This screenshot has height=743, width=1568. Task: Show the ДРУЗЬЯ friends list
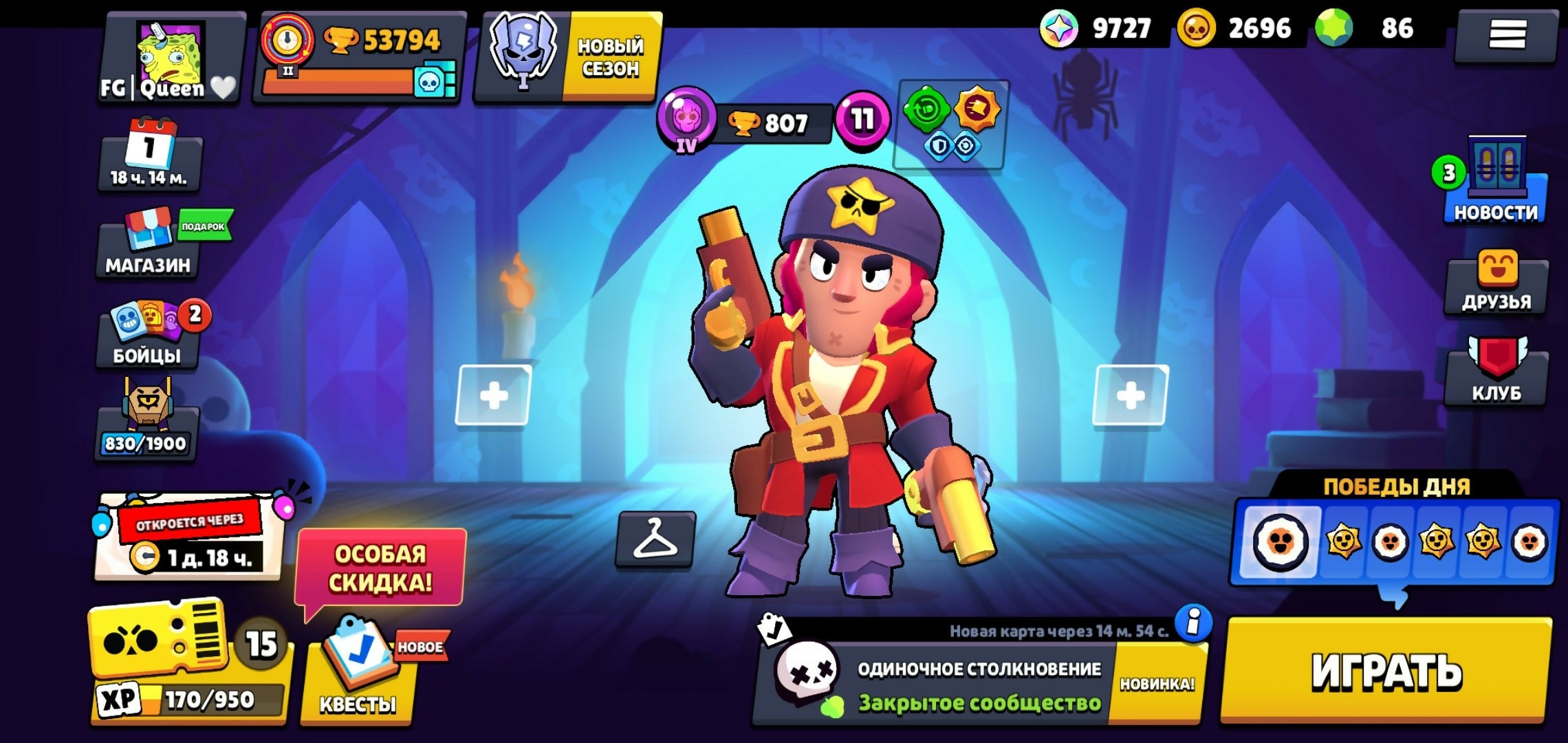[1496, 283]
